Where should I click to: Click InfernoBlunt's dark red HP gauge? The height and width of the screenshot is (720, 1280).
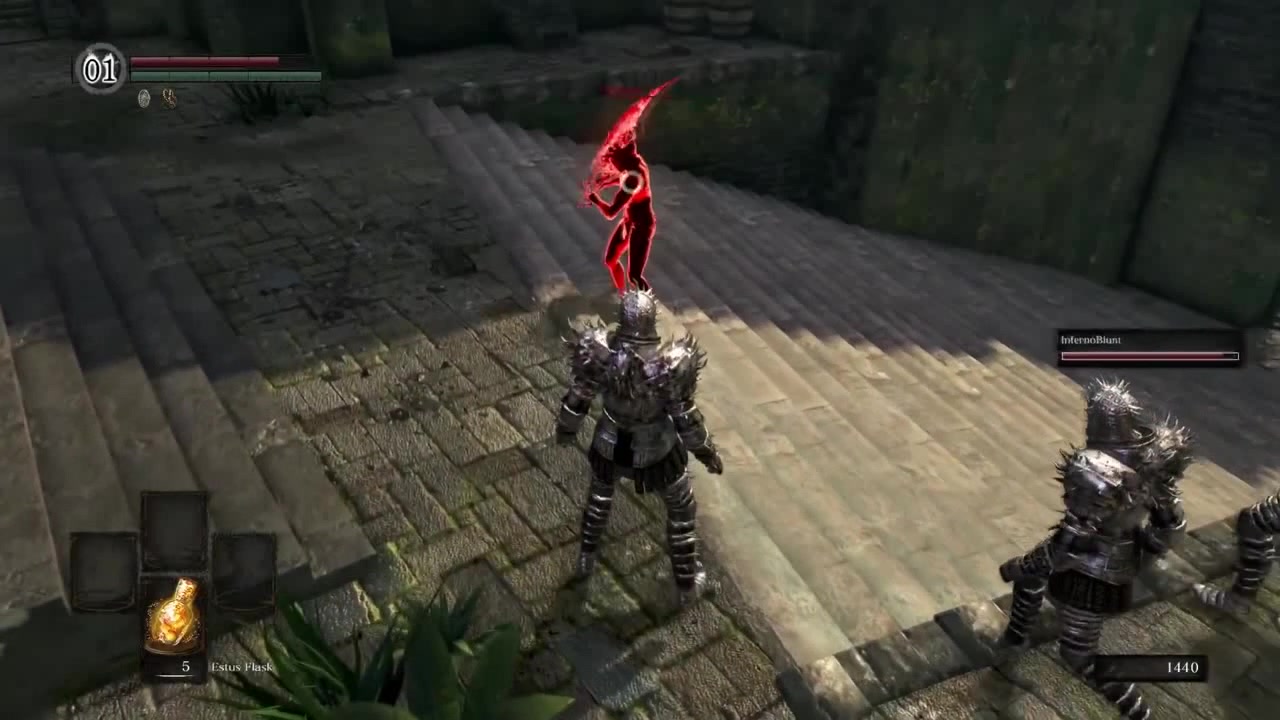[x=1148, y=356]
